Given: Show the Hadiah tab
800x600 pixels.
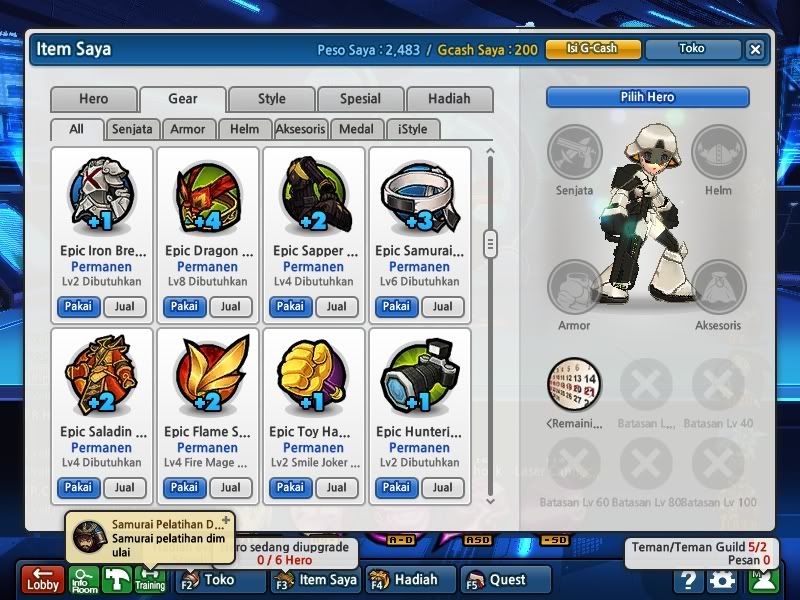Looking at the screenshot, I should pyautogui.click(x=449, y=99).
